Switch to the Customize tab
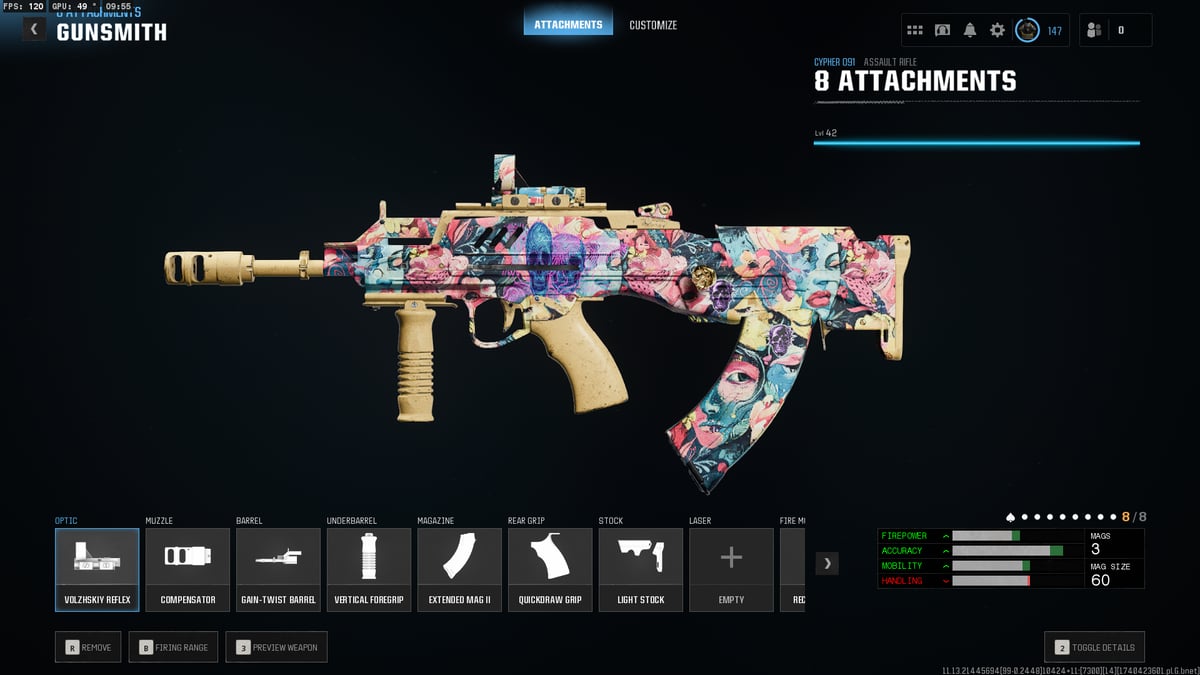The height and width of the screenshot is (675, 1200). click(x=653, y=25)
